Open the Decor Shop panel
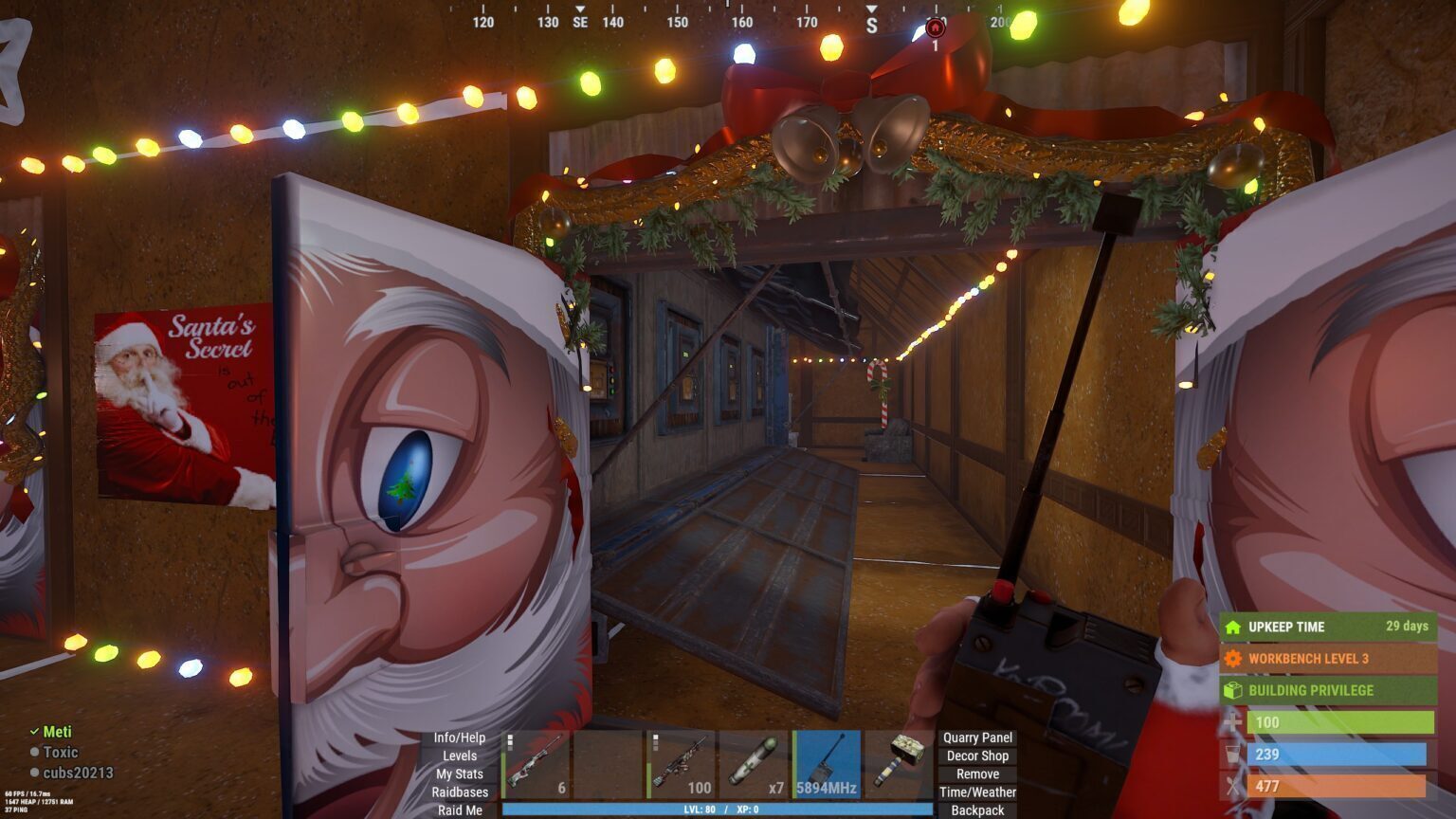1456x819 pixels. [x=976, y=755]
